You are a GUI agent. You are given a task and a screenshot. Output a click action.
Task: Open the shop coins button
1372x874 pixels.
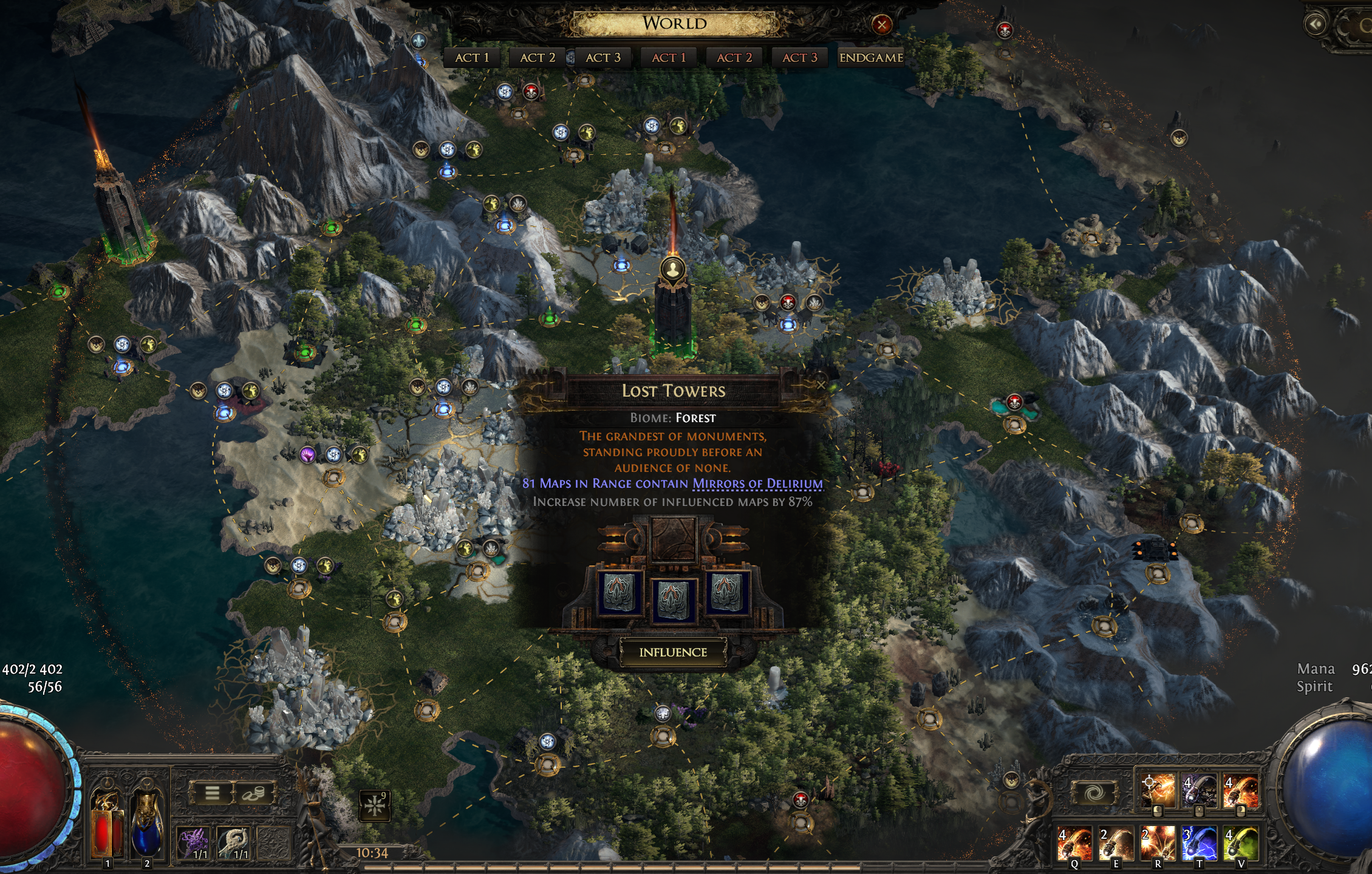tap(254, 793)
